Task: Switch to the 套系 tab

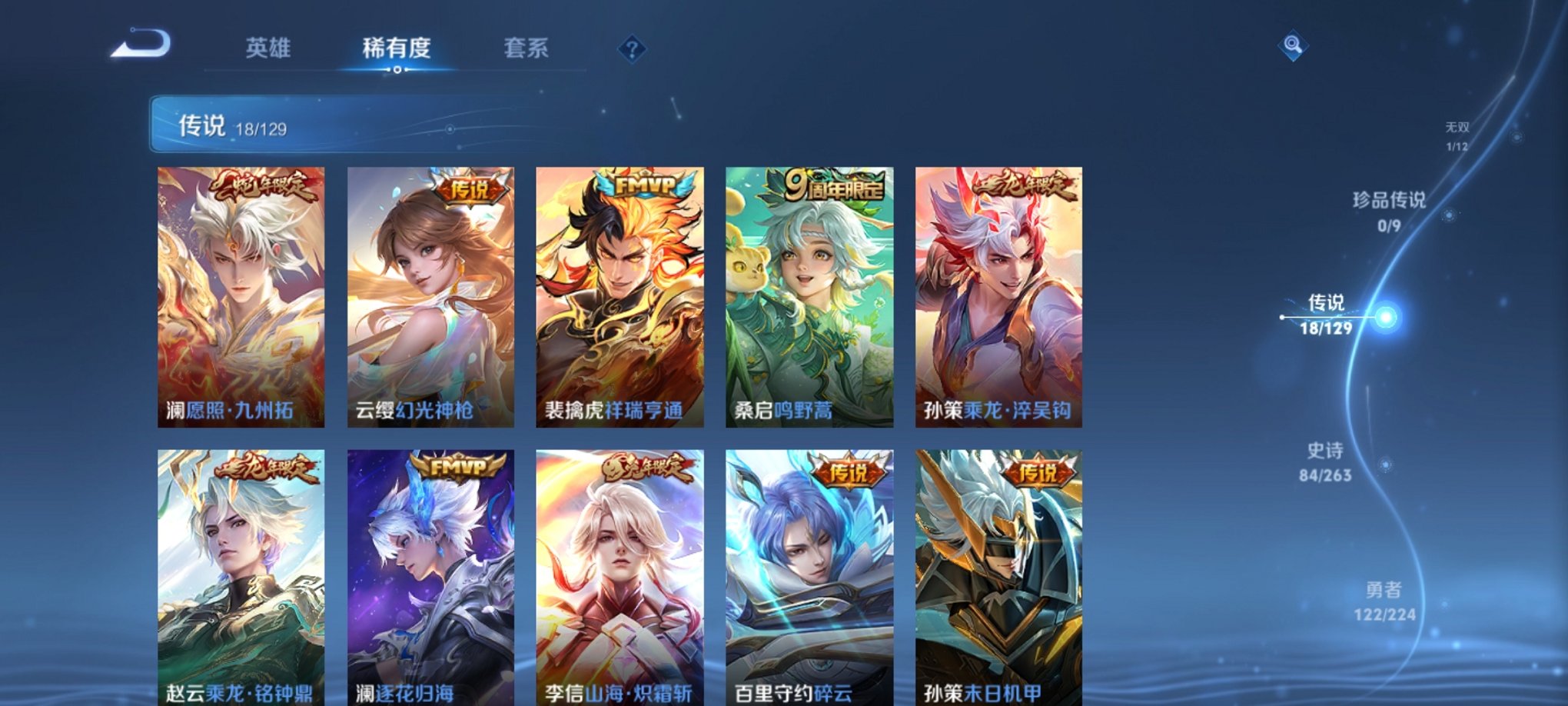Action: [x=535, y=48]
